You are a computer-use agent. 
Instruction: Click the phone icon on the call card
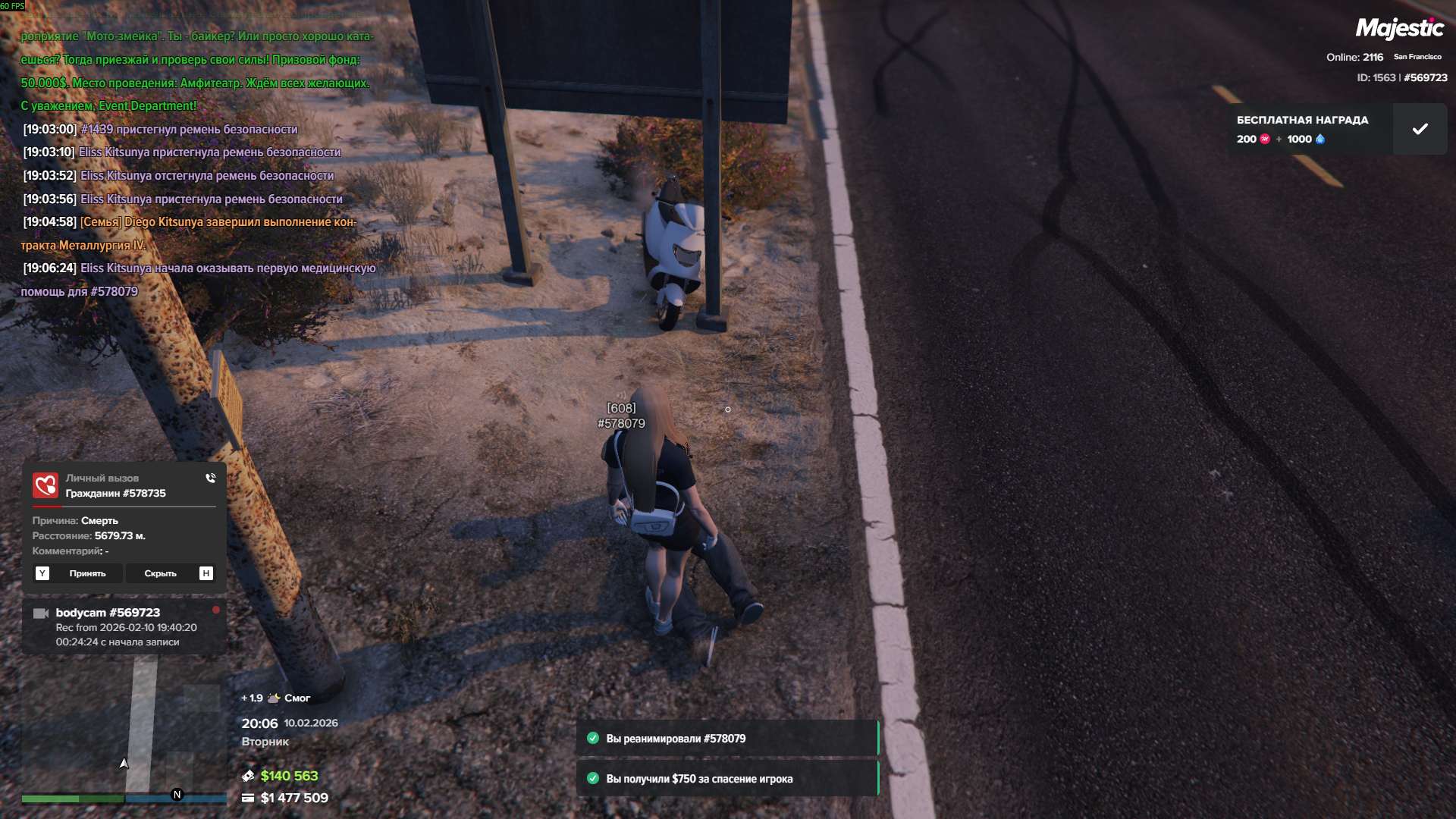211,479
